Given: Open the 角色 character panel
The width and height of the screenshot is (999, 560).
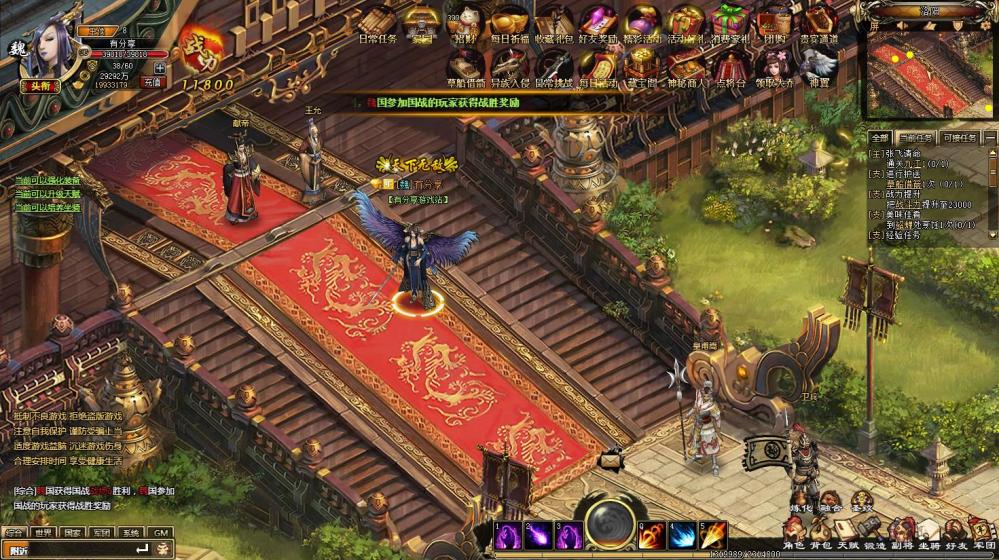Looking at the screenshot, I should (794, 533).
